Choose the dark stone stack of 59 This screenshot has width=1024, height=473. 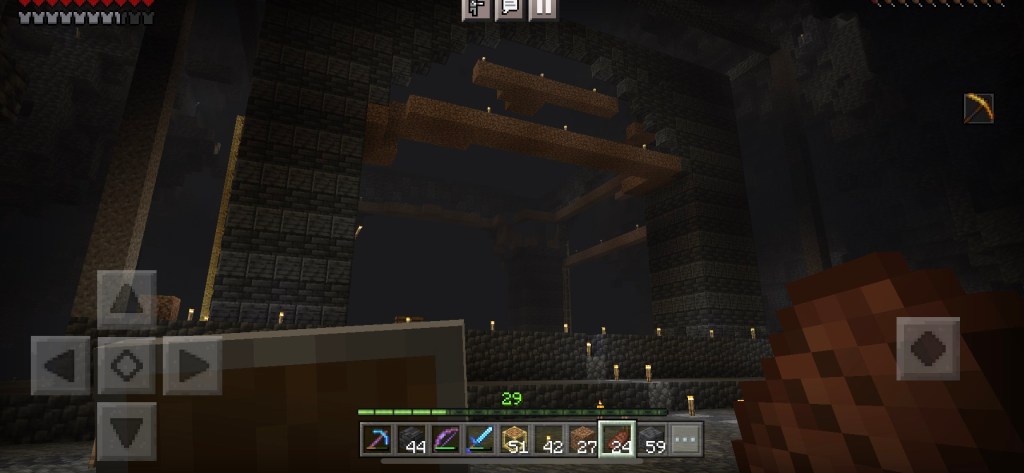point(652,439)
